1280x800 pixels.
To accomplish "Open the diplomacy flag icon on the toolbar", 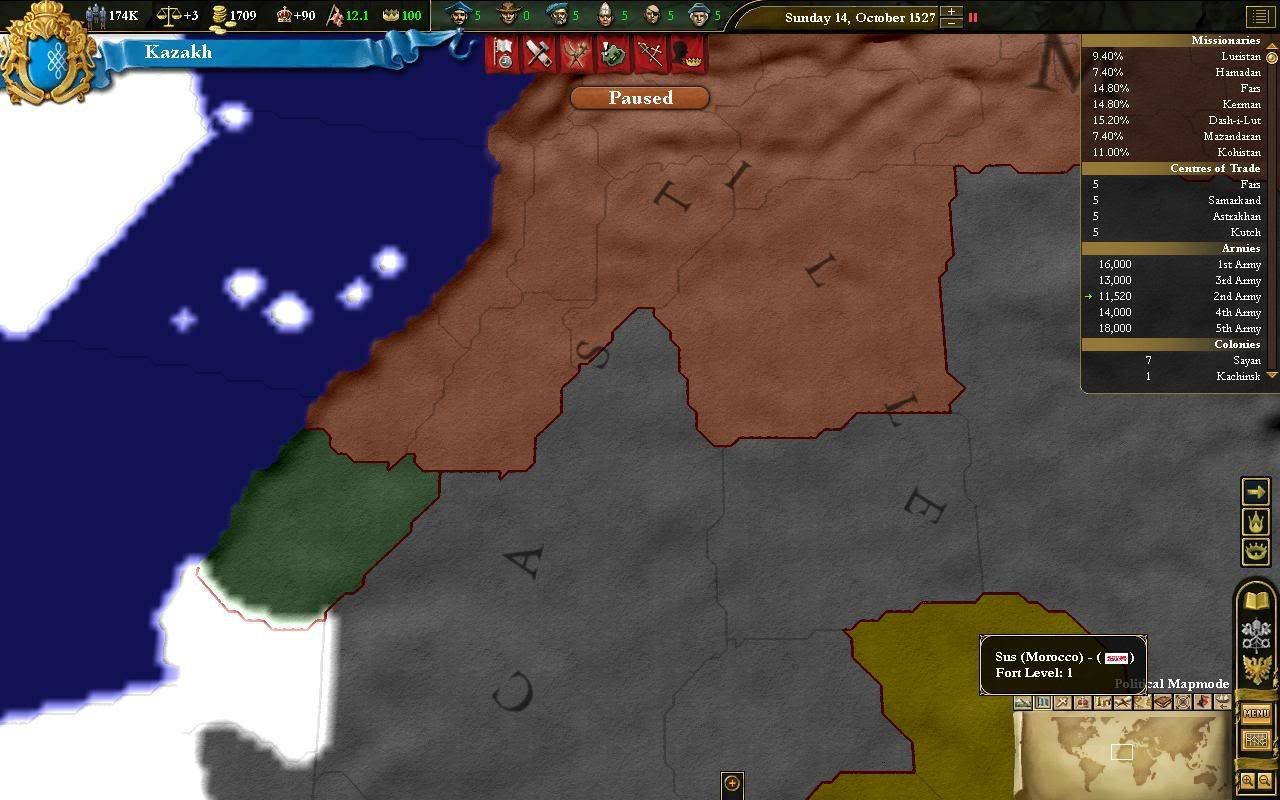I will tap(505, 54).
